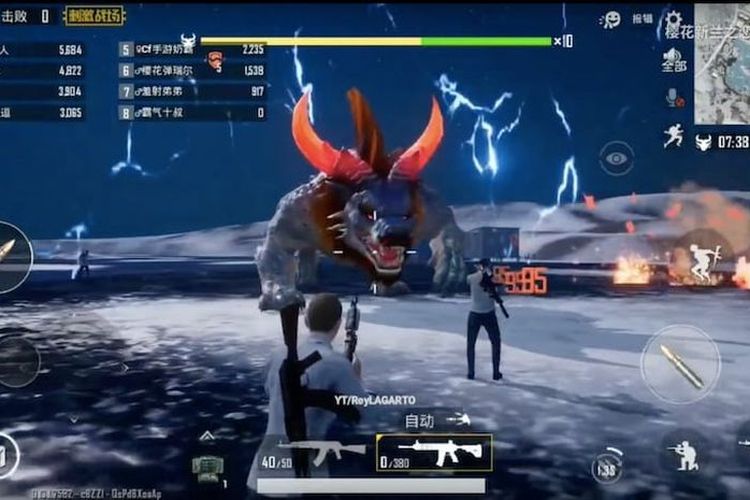750x500 pixels.
Task: Use the item in the quick slot
Action: point(207,468)
